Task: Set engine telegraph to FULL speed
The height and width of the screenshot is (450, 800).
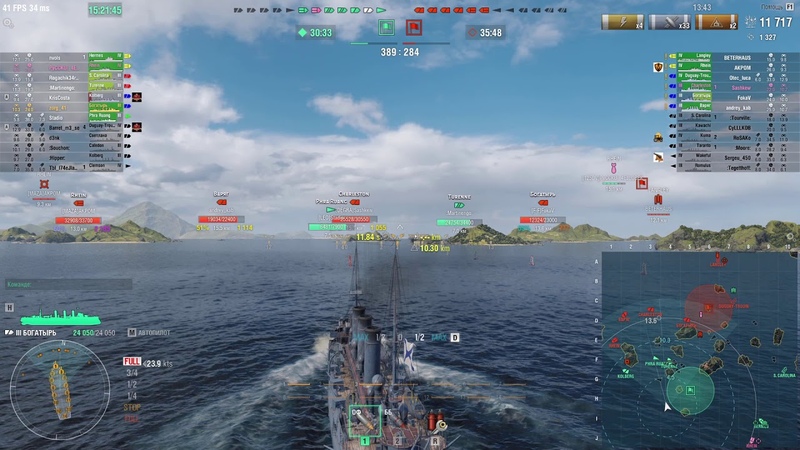Action: coord(132,361)
